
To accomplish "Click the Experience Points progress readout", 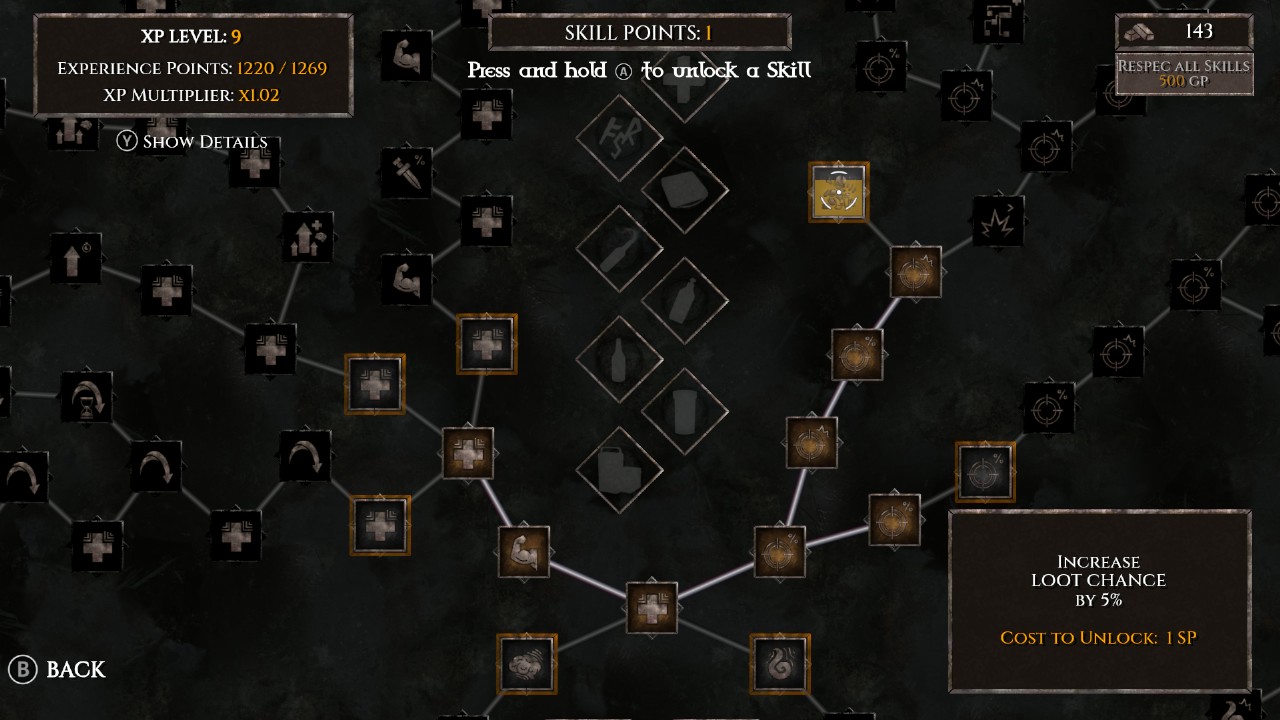I will [x=193, y=69].
